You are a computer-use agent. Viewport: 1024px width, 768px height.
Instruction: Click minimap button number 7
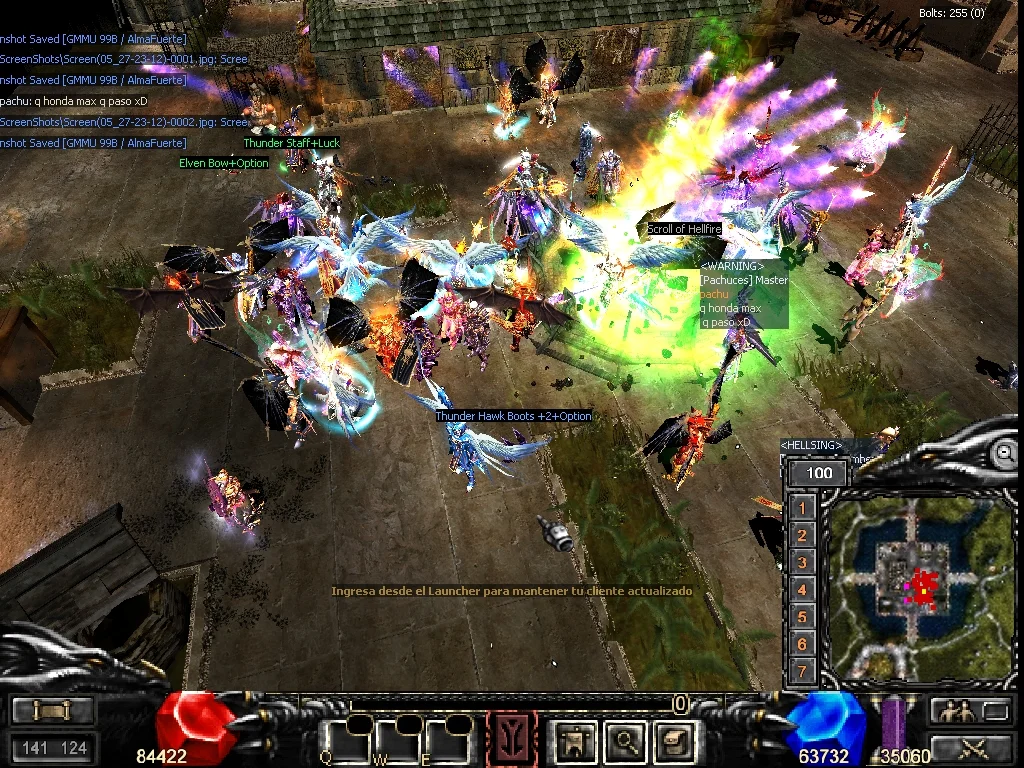point(801,671)
